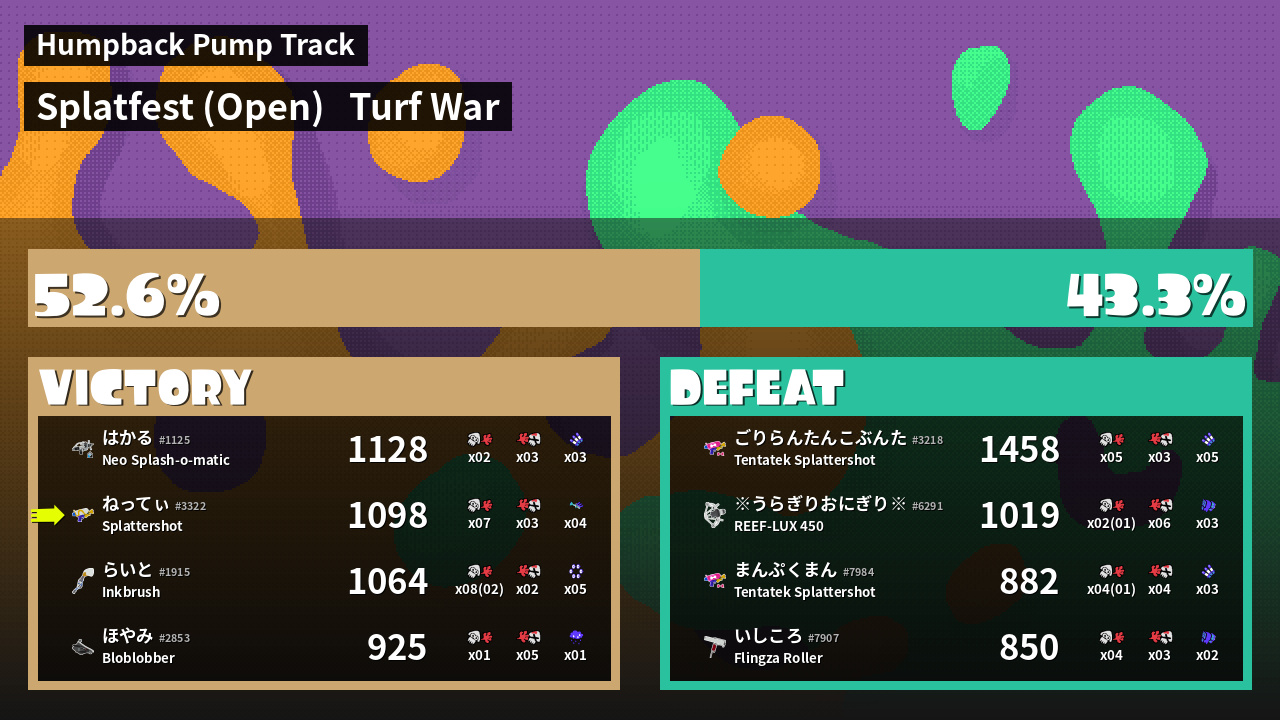Open Flingza Roller player いしころ's row
This screenshot has width=1280, height=720.
[956, 647]
